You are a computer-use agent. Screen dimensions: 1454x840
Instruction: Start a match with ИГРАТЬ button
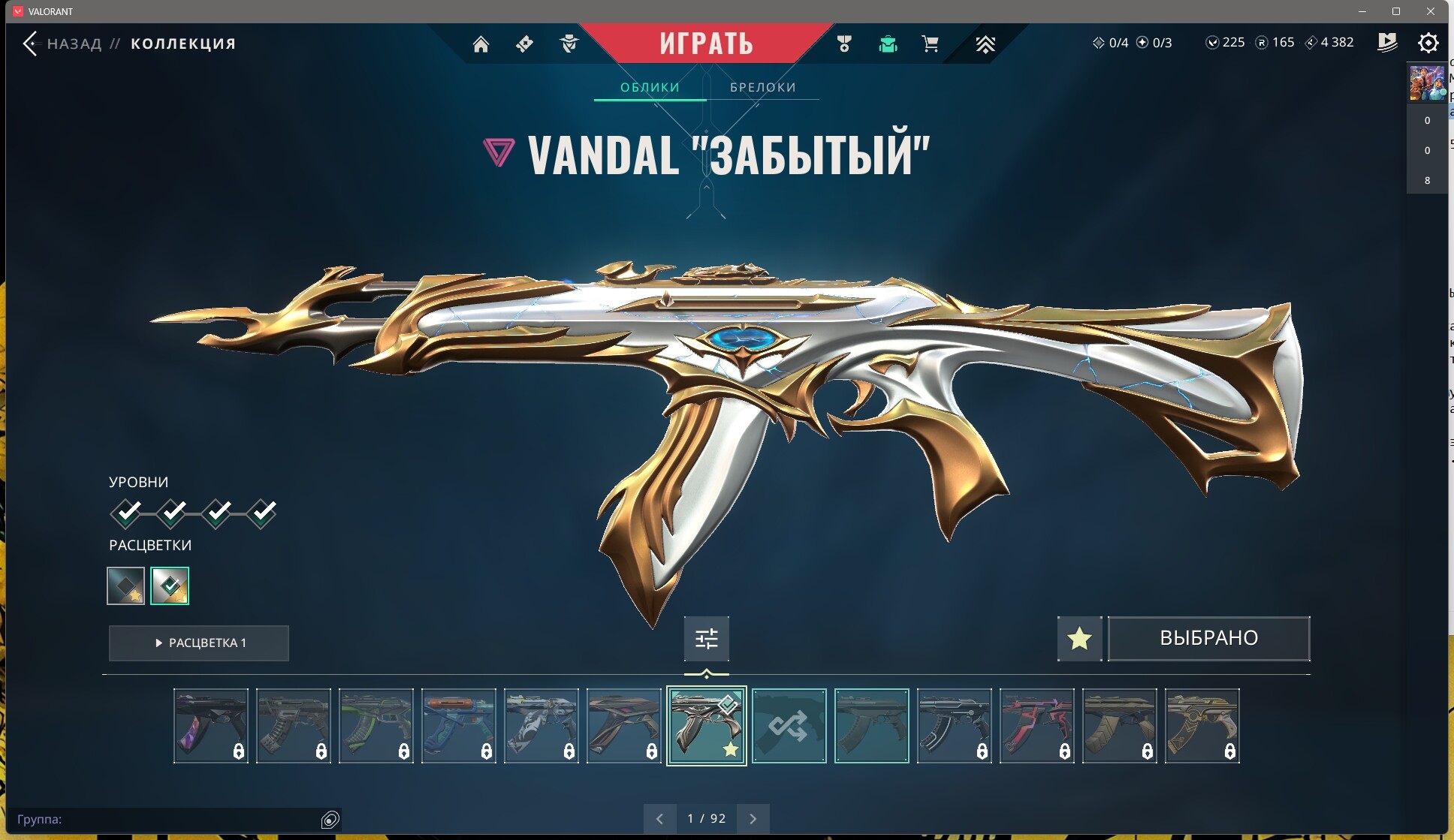[x=706, y=44]
